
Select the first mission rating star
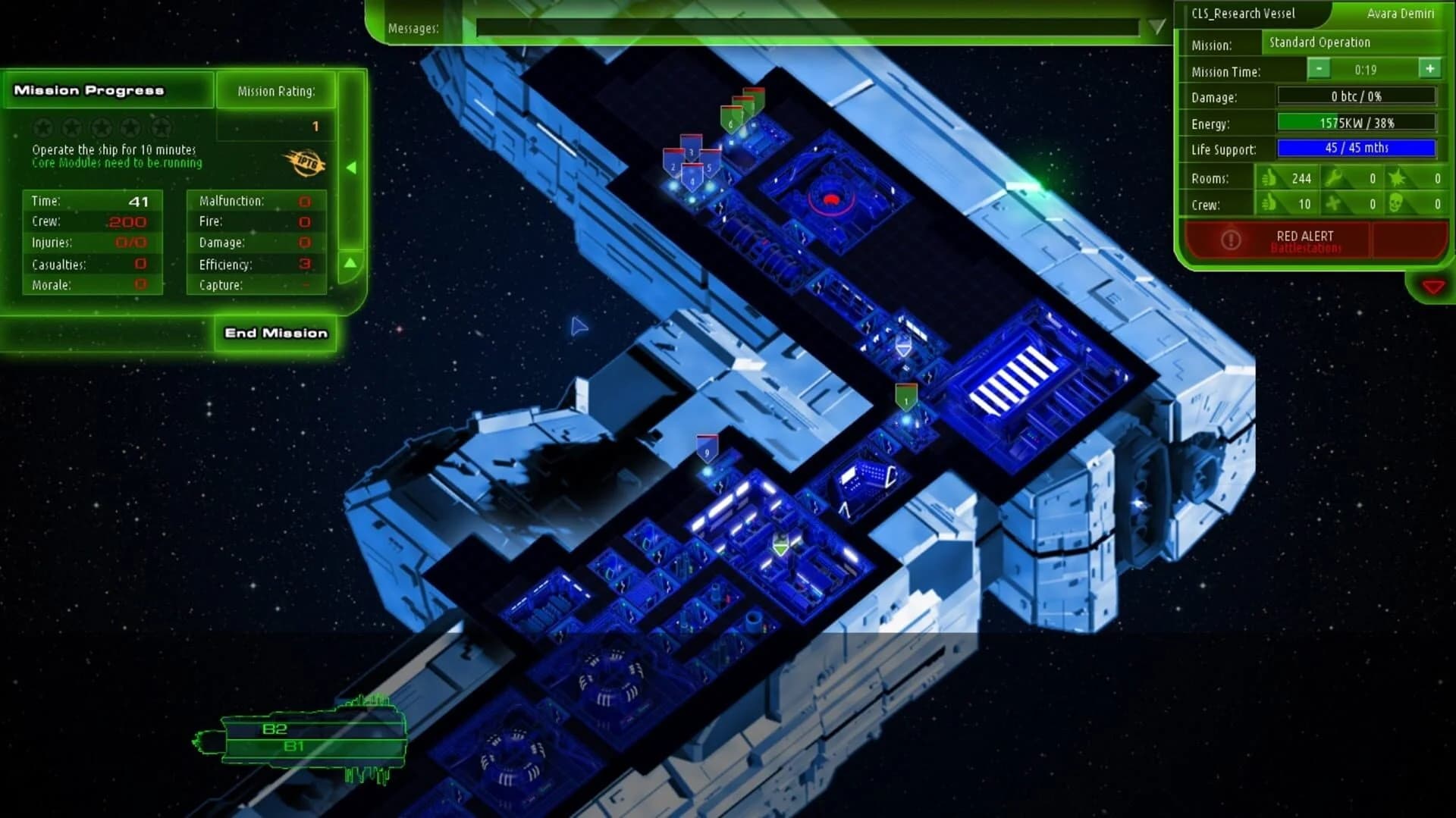point(42,127)
